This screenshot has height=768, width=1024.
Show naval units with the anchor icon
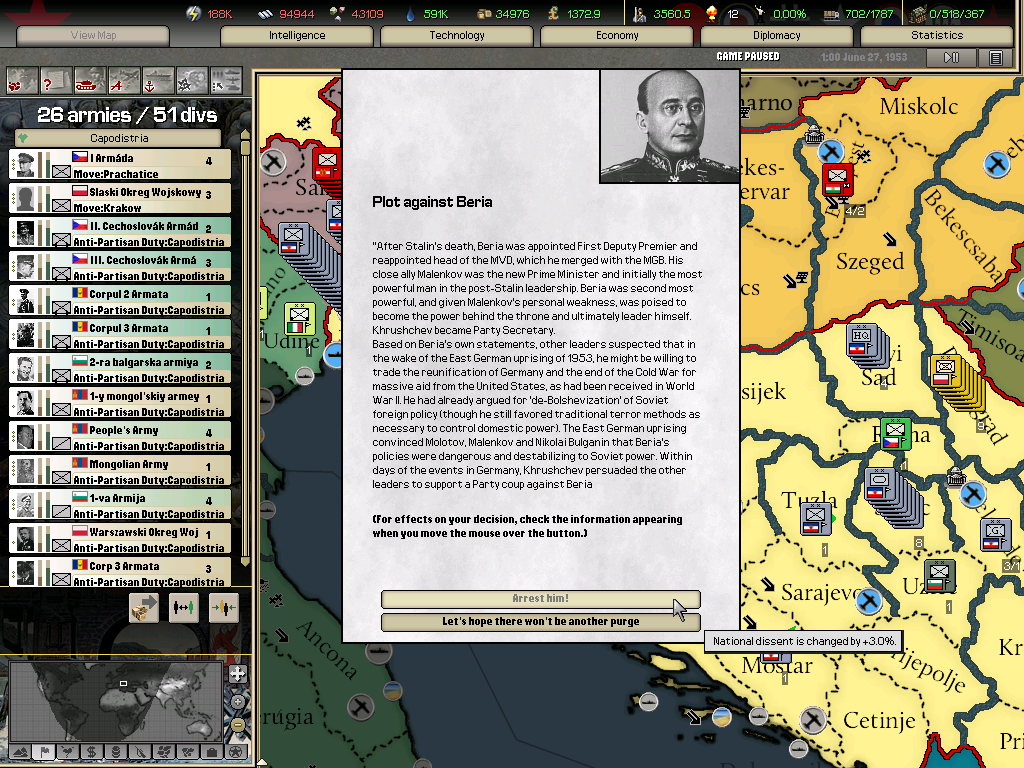158,79
